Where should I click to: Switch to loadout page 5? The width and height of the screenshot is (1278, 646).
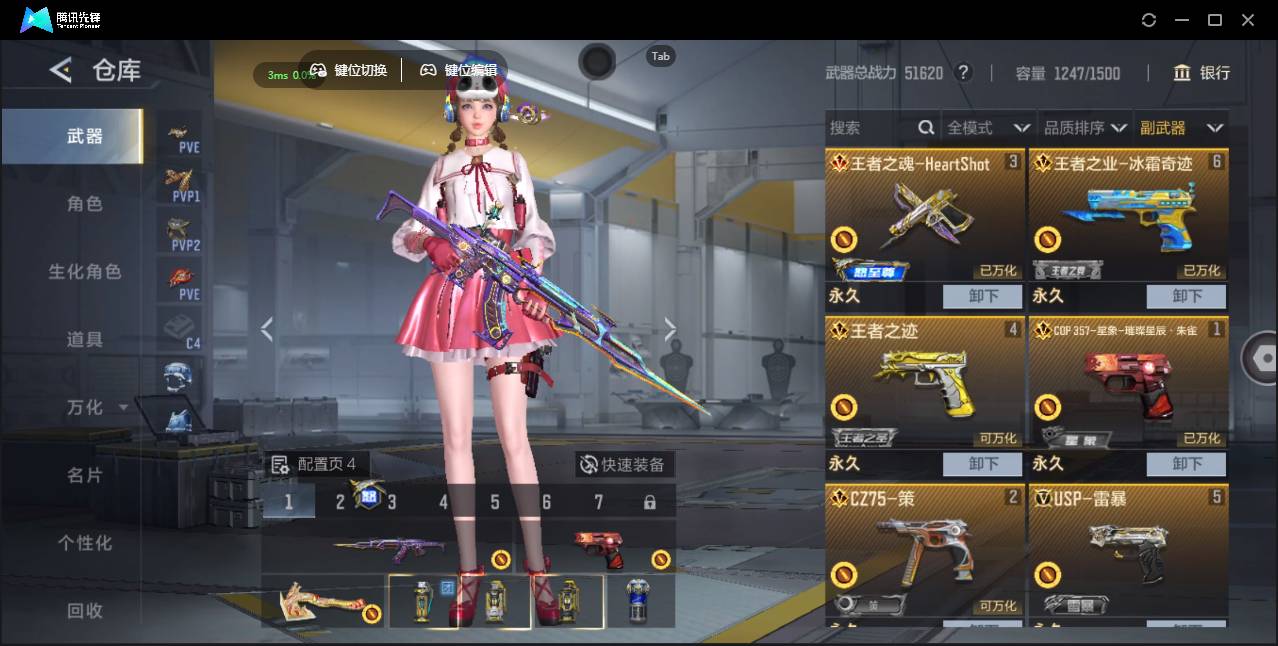[x=495, y=502]
